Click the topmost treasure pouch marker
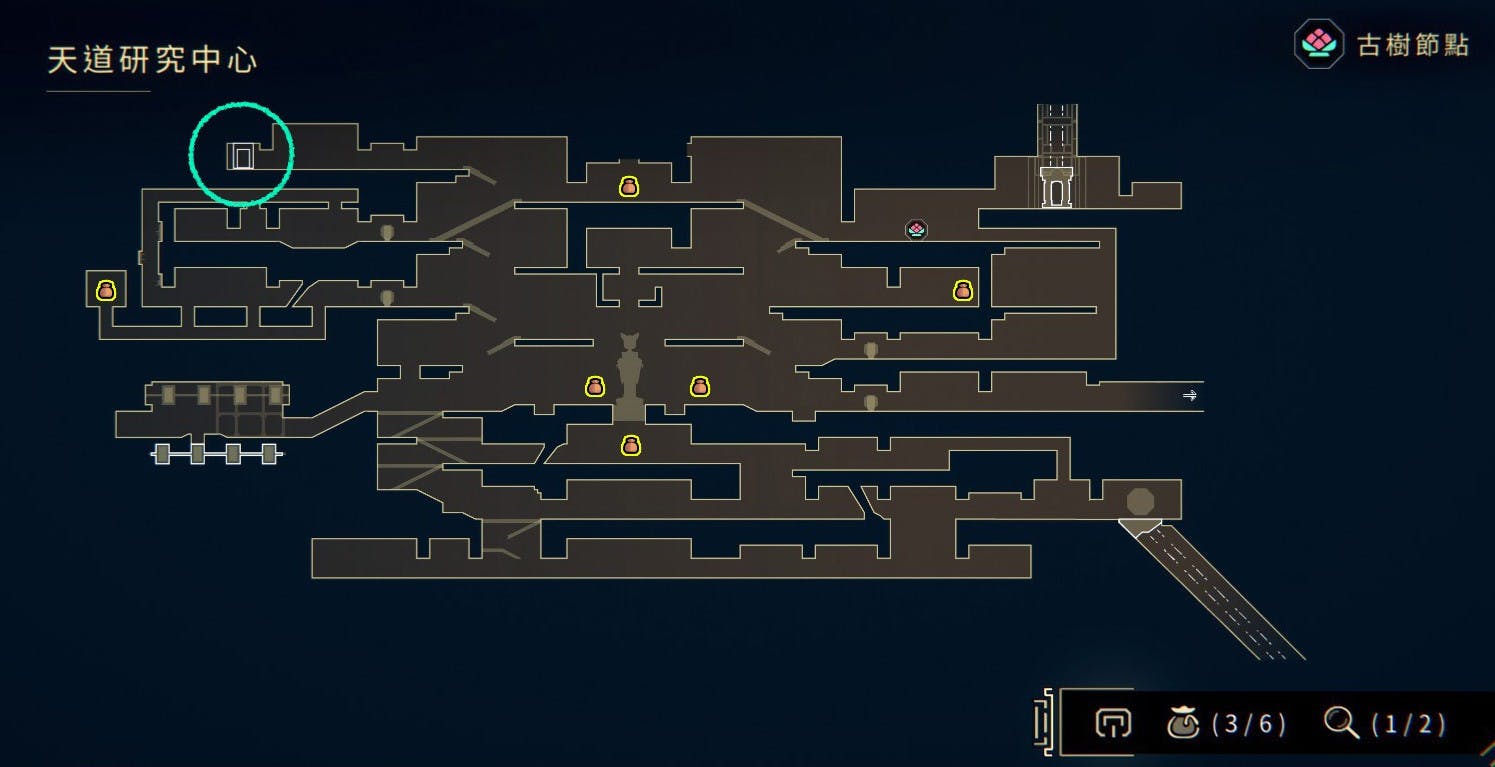Viewport: 1495px width, 767px height. (x=628, y=186)
